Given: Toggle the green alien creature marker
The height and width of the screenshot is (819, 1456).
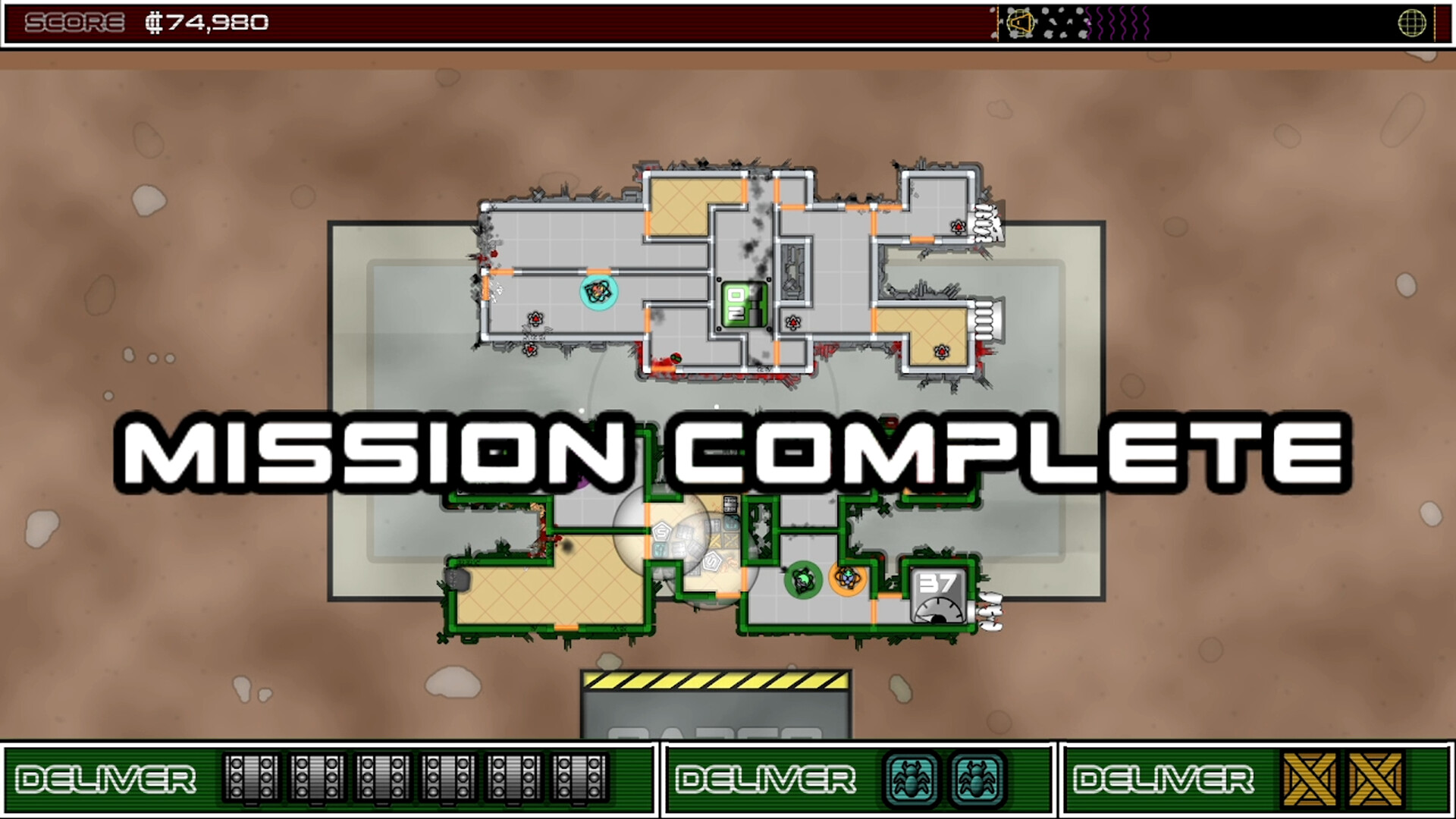Looking at the screenshot, I should 805,579.
